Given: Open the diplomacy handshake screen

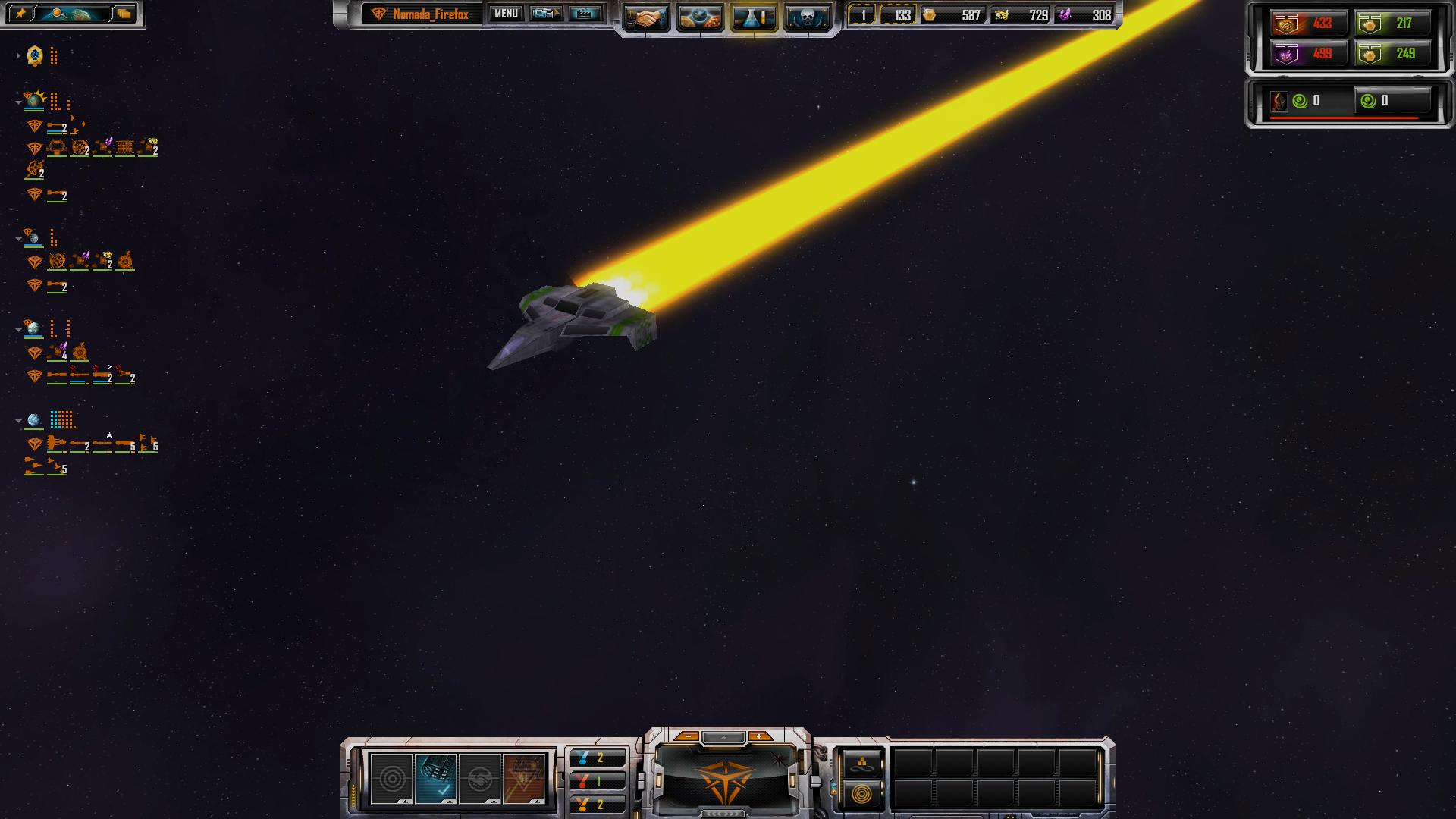Looking at the screenshot, I should tap(646, 17).
